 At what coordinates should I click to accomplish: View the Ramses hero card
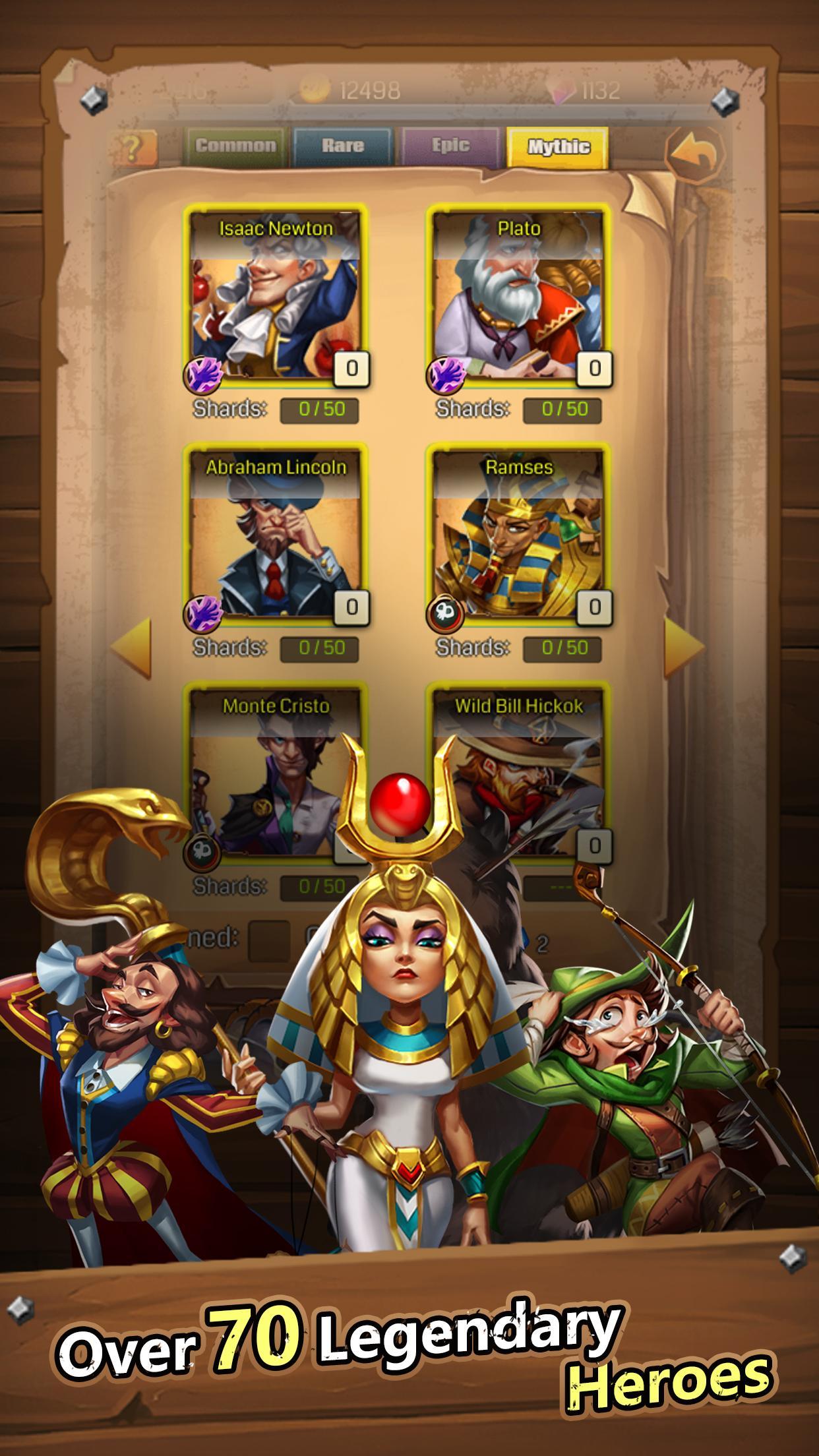click(518, 533)
